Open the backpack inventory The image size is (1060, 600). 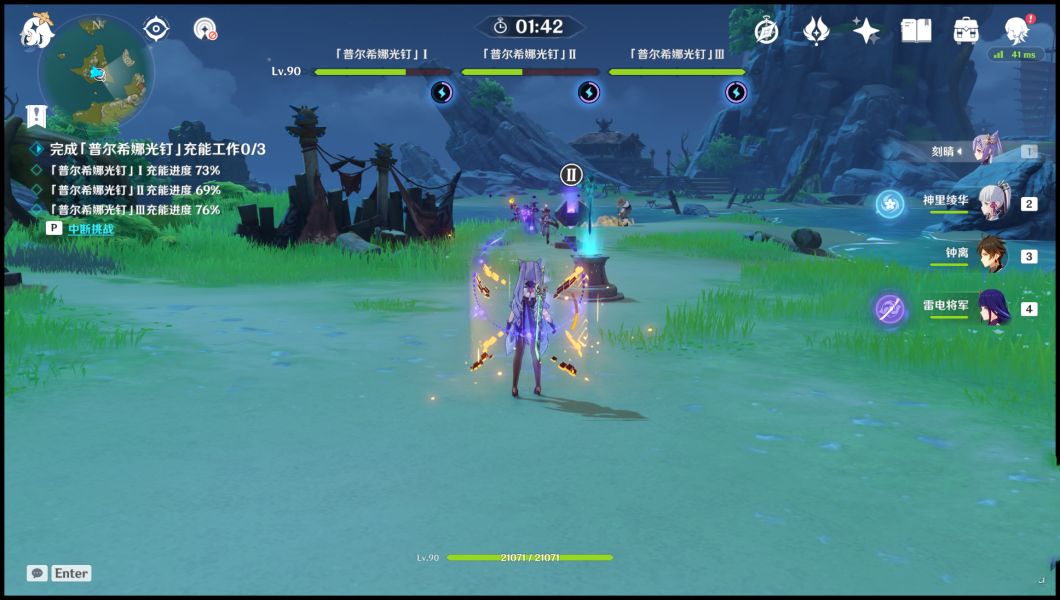(966, 31)
